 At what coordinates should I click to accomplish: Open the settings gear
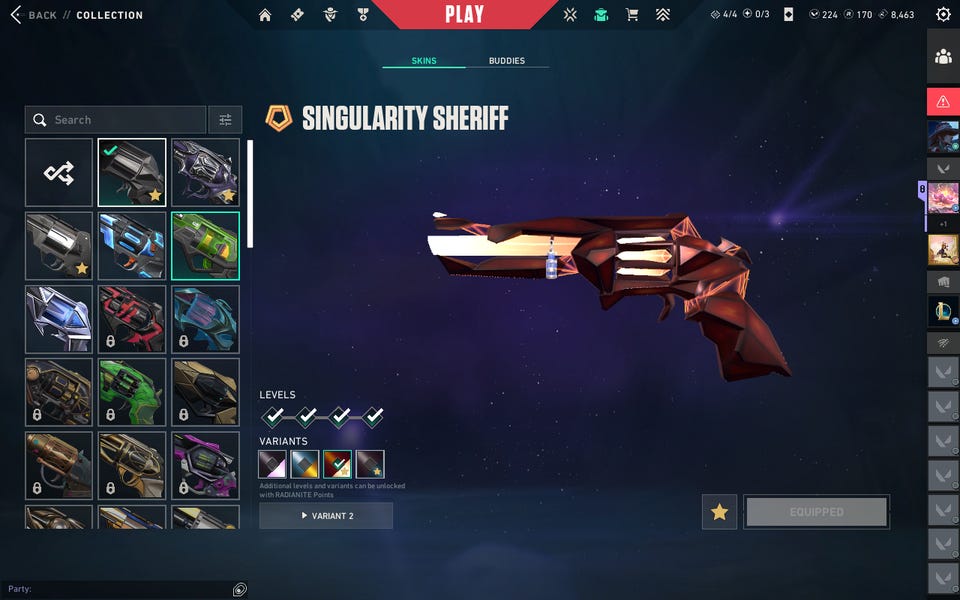coord(943,15)
